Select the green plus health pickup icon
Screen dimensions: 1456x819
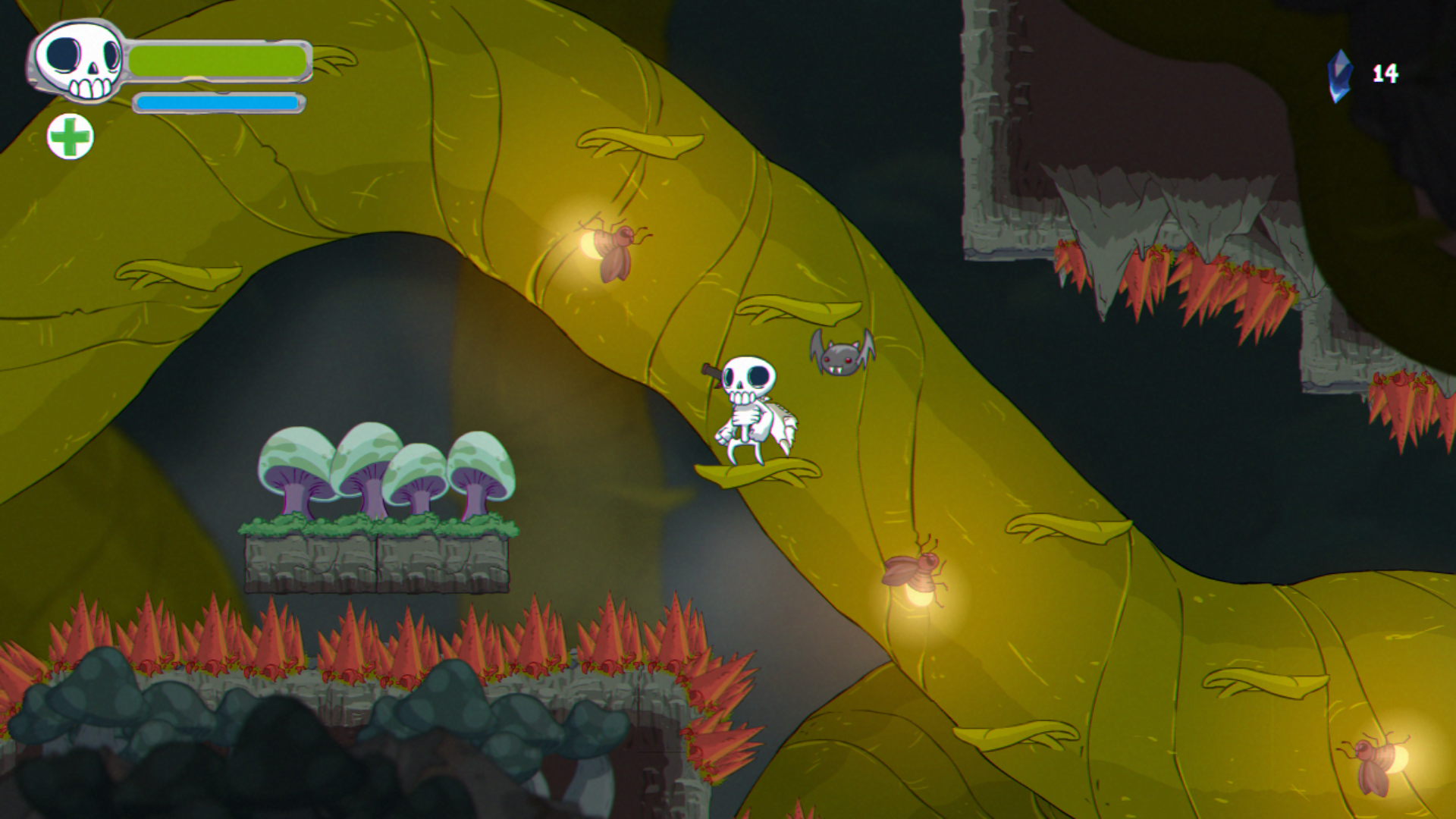71,138
